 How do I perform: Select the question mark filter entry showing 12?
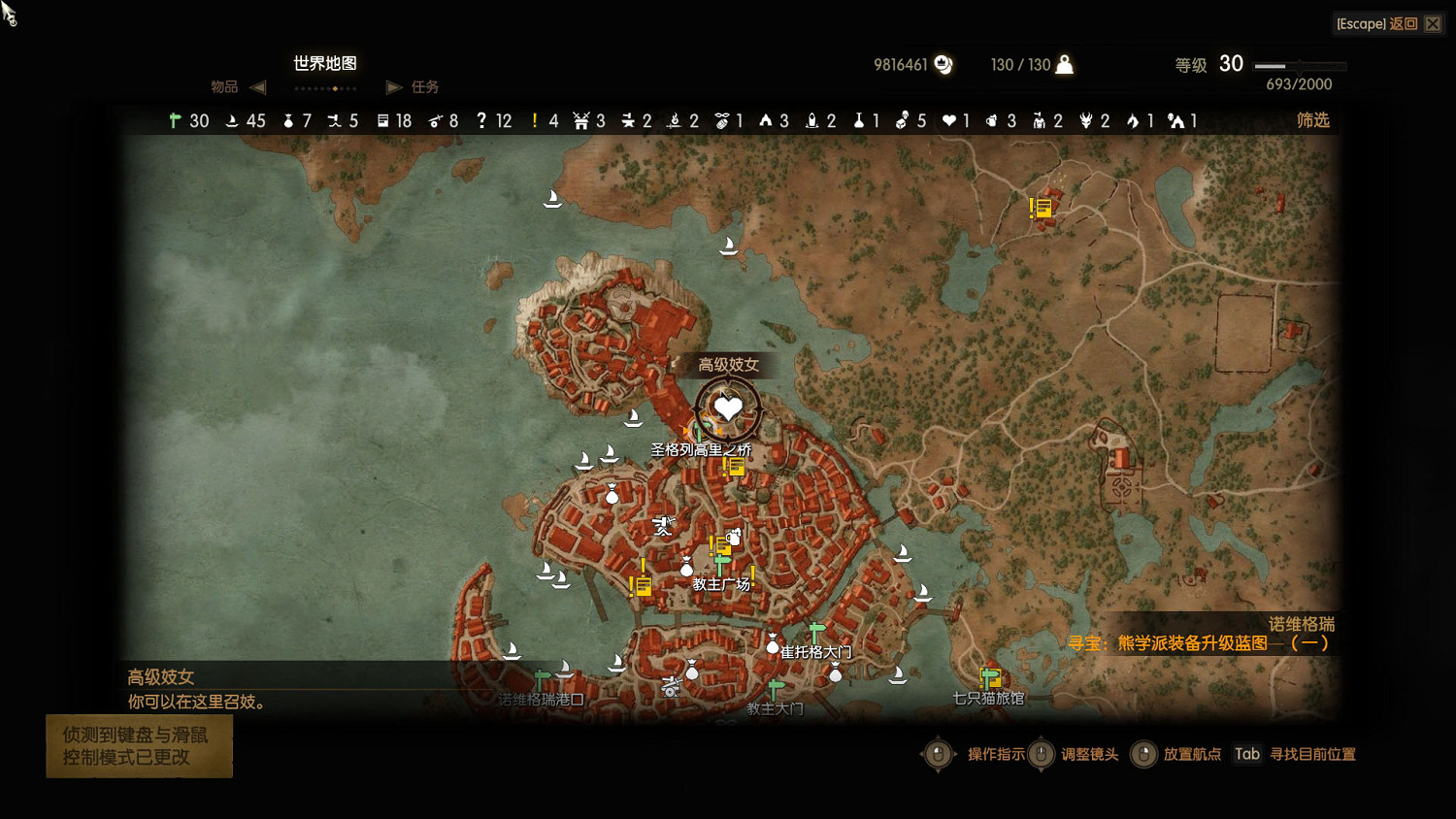(493, 121)
